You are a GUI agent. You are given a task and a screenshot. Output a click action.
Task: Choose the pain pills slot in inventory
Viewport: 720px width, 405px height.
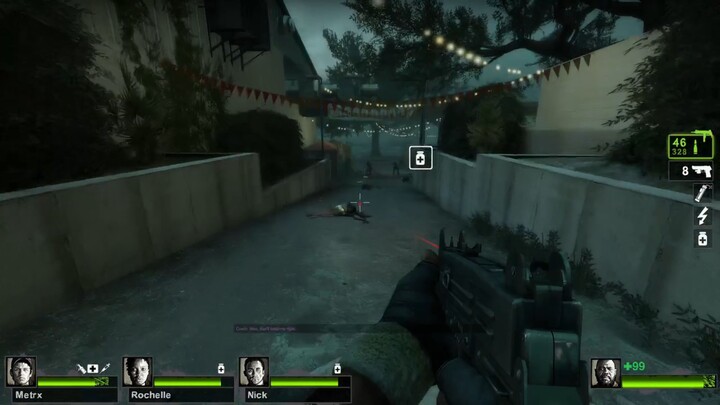click(702, 238)
